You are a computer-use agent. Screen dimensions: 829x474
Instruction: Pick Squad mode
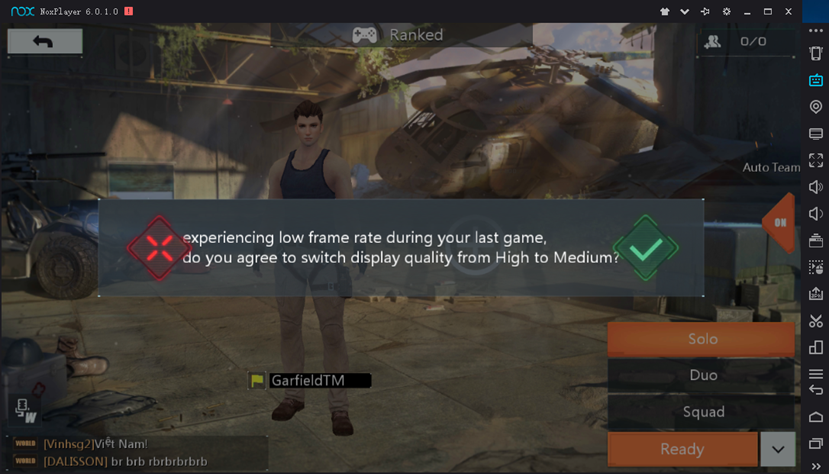click(702, 412)
